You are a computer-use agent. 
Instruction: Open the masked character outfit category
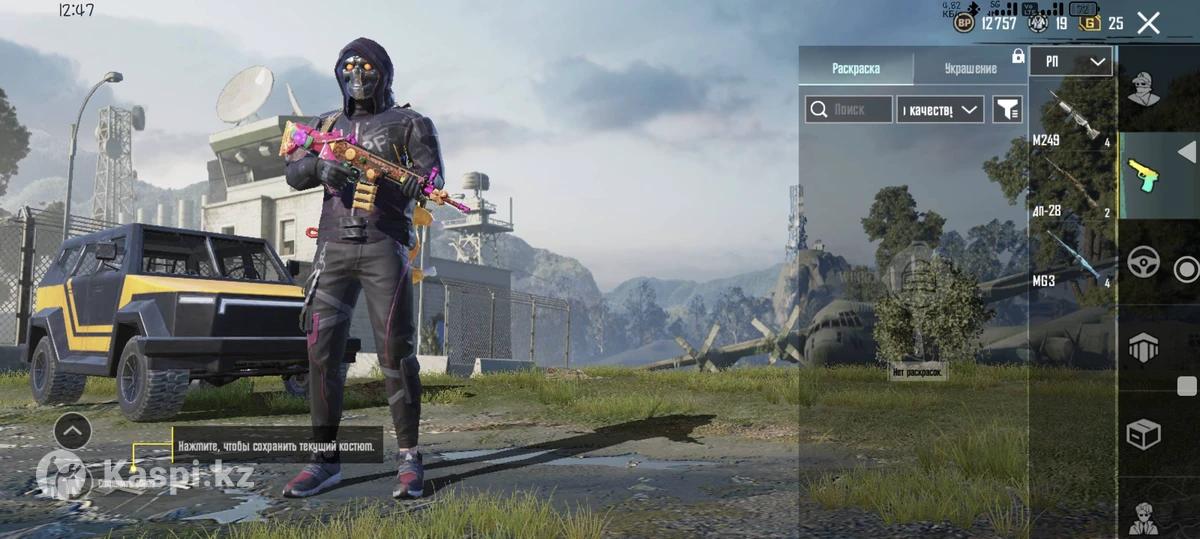click(1144, 90)
